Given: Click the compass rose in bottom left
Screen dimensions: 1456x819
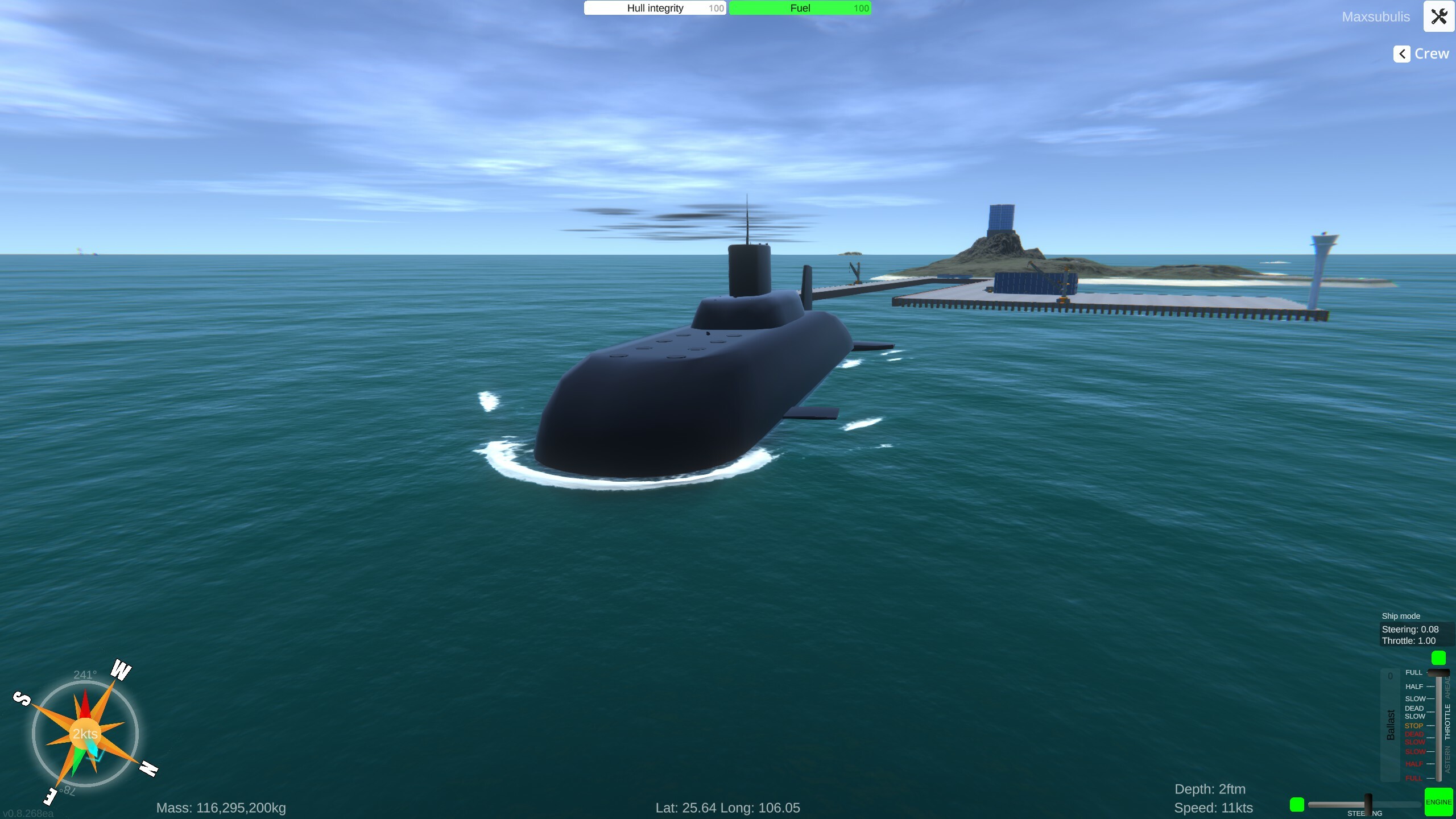Looking at the screenshot, I should pos(85,734).
